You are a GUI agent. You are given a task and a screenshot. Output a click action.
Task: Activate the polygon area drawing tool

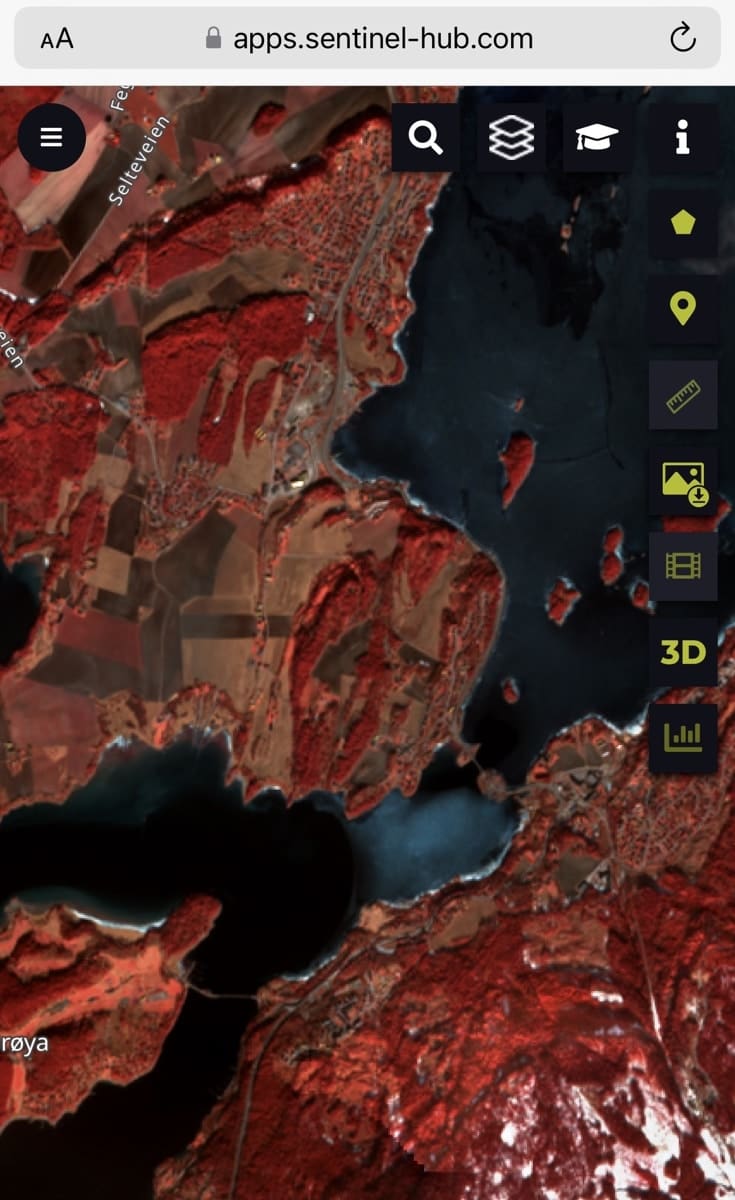tap(683, 223)
